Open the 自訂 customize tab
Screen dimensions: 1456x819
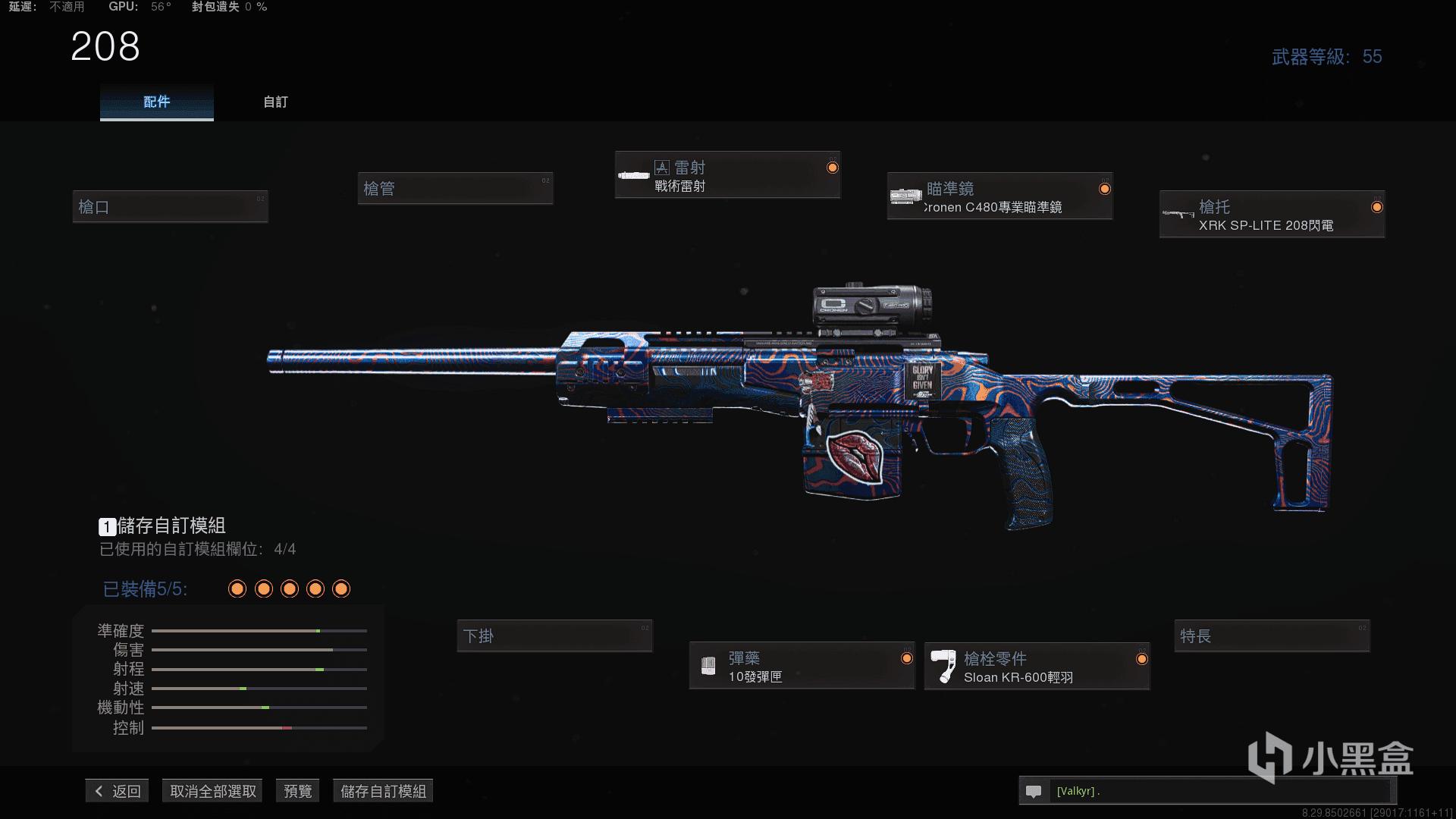275,102
